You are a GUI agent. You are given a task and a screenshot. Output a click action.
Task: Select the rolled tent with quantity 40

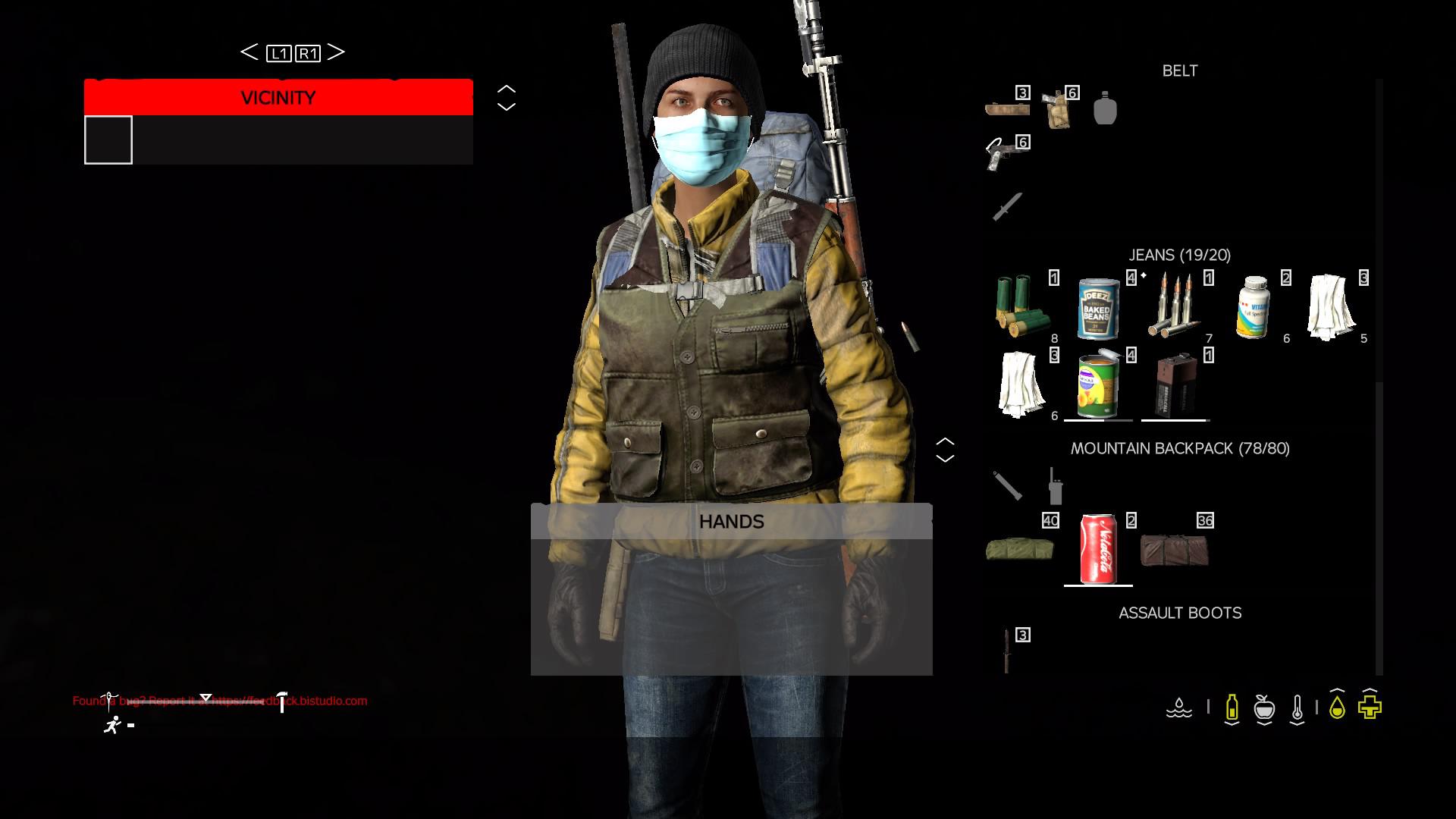[x=1020, y=548]
